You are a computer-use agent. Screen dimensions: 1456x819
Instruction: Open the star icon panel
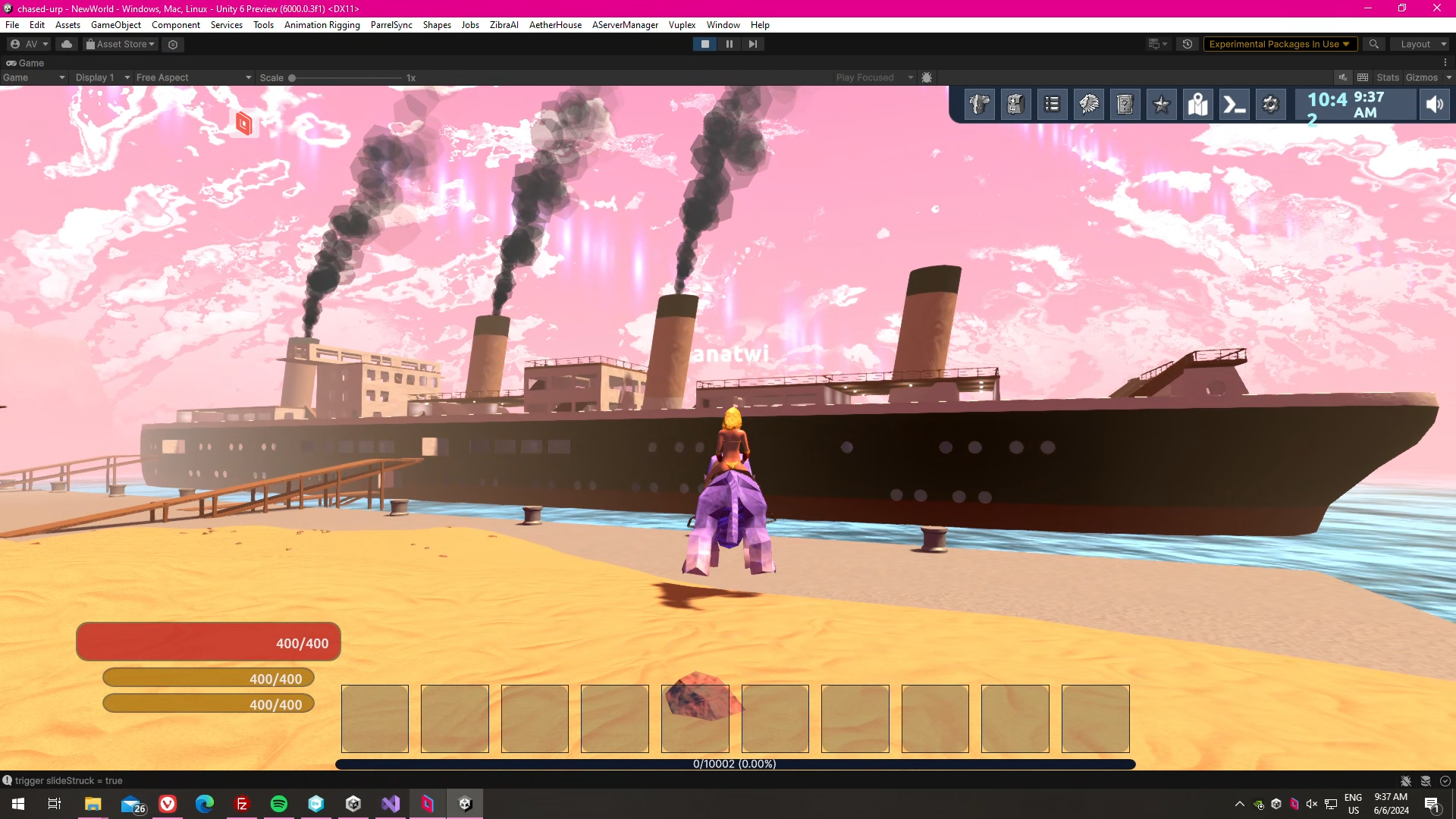coord(1161,105)
